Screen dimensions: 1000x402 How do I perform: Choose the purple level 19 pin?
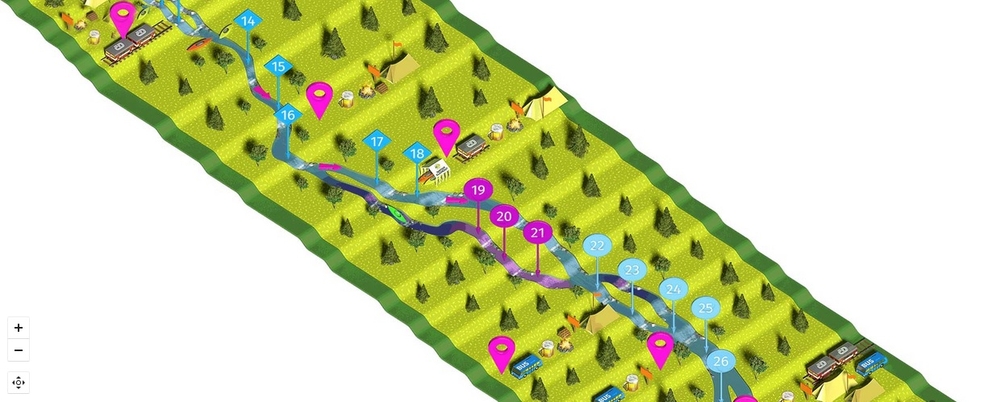click(x=478, y=190)
